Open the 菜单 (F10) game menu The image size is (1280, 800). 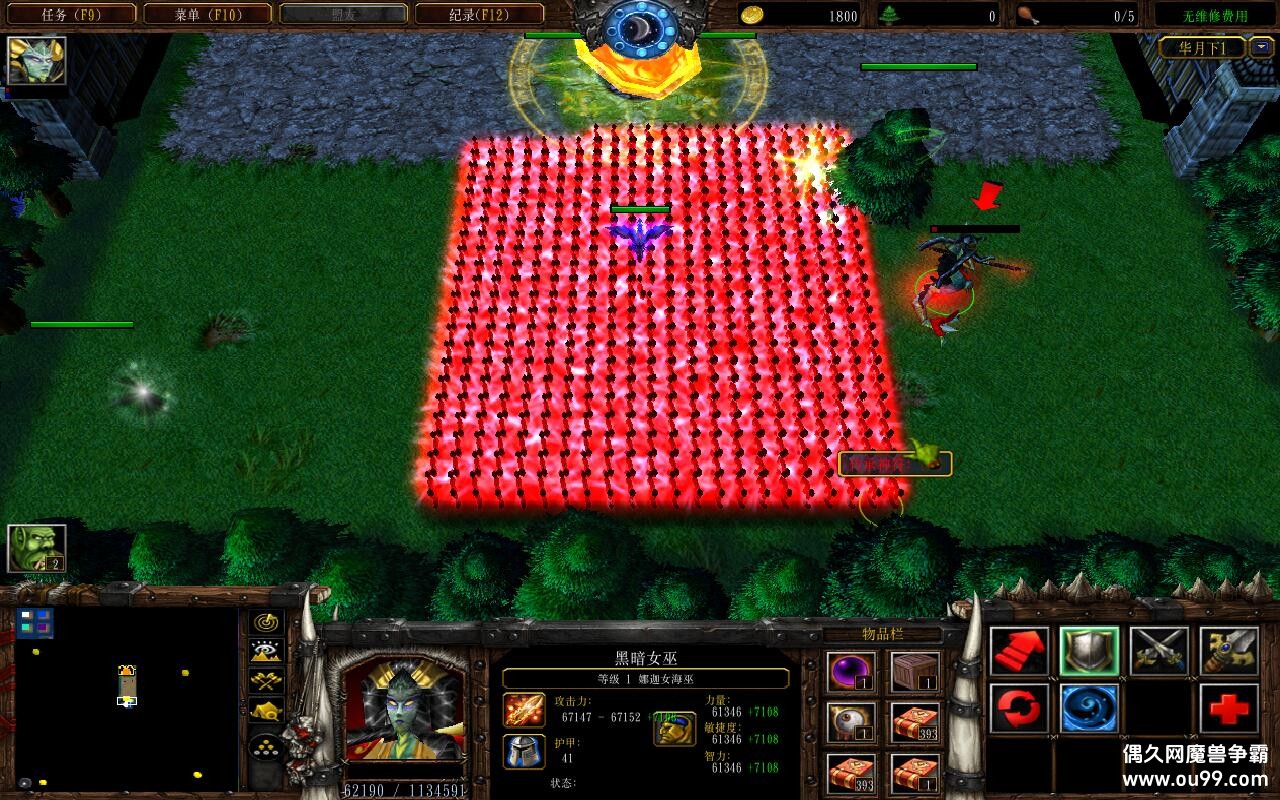[208, 14]
